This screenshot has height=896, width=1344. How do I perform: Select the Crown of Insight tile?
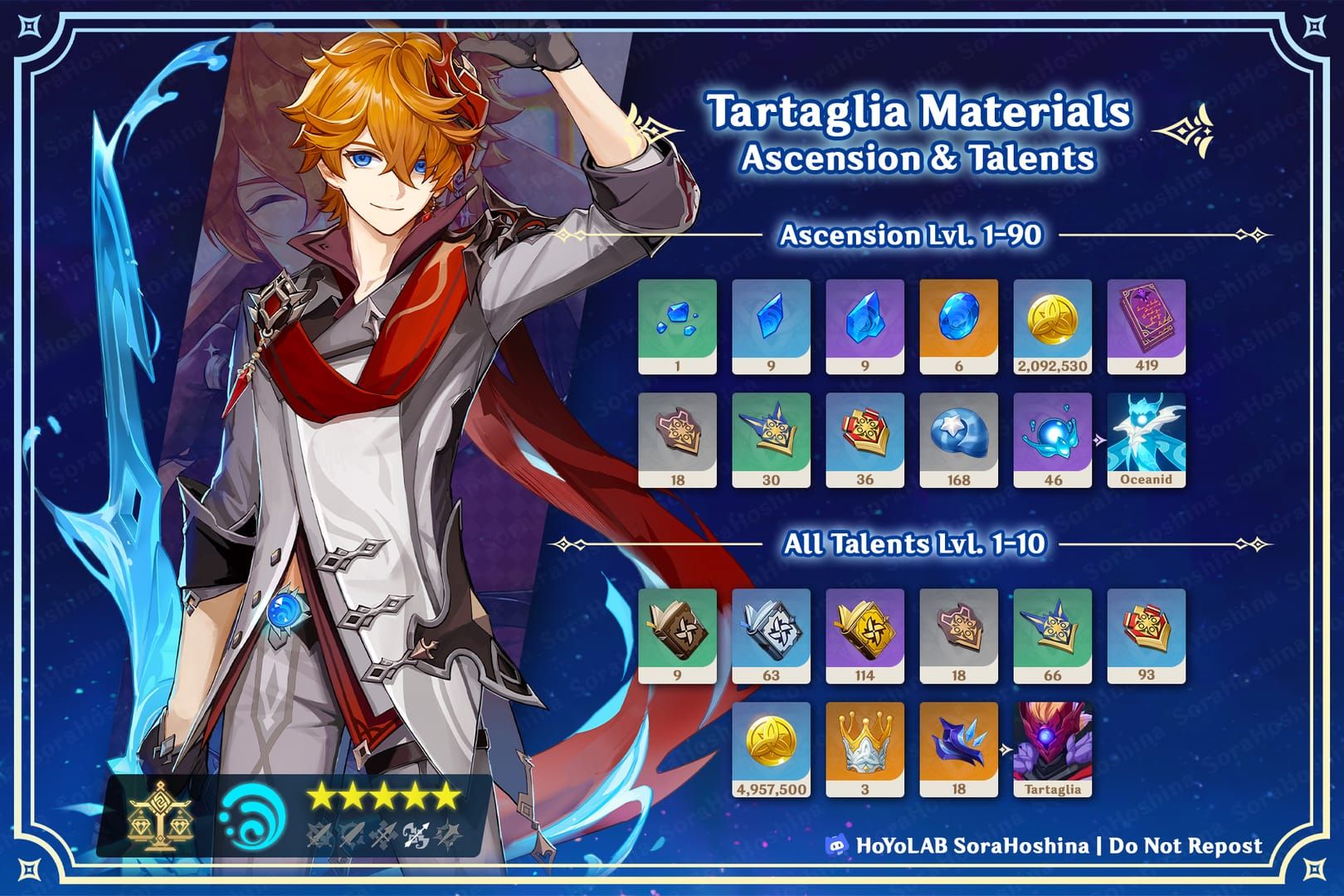click(864, 749)
